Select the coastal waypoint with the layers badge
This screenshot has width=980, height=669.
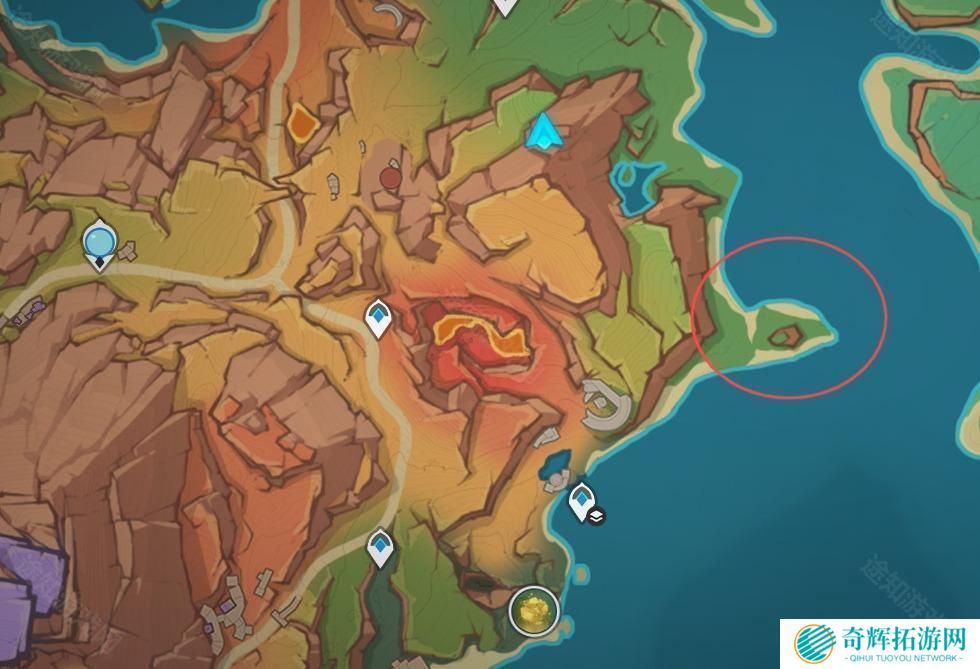pos(581,500)
